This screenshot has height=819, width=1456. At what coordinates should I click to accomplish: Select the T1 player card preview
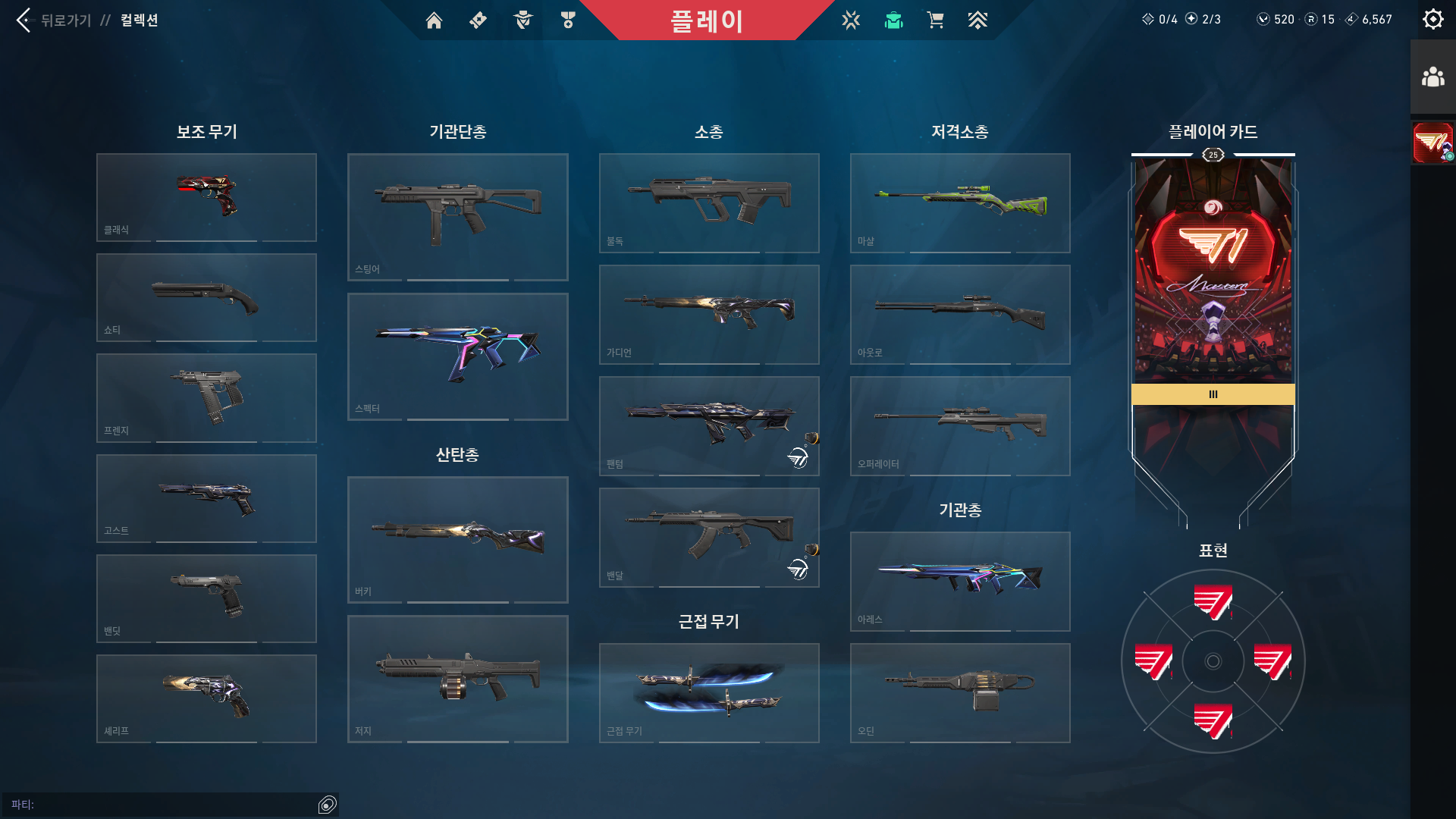click(1212, 273)
